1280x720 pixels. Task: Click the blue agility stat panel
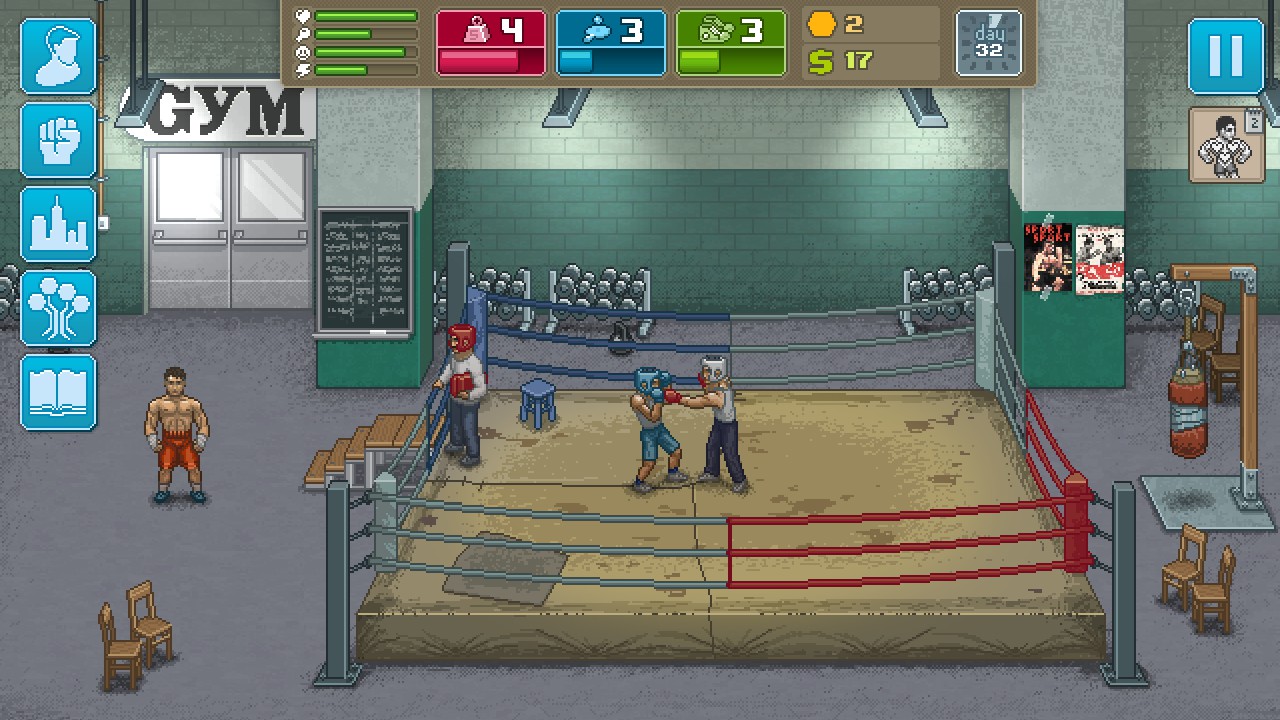[611, 43]
